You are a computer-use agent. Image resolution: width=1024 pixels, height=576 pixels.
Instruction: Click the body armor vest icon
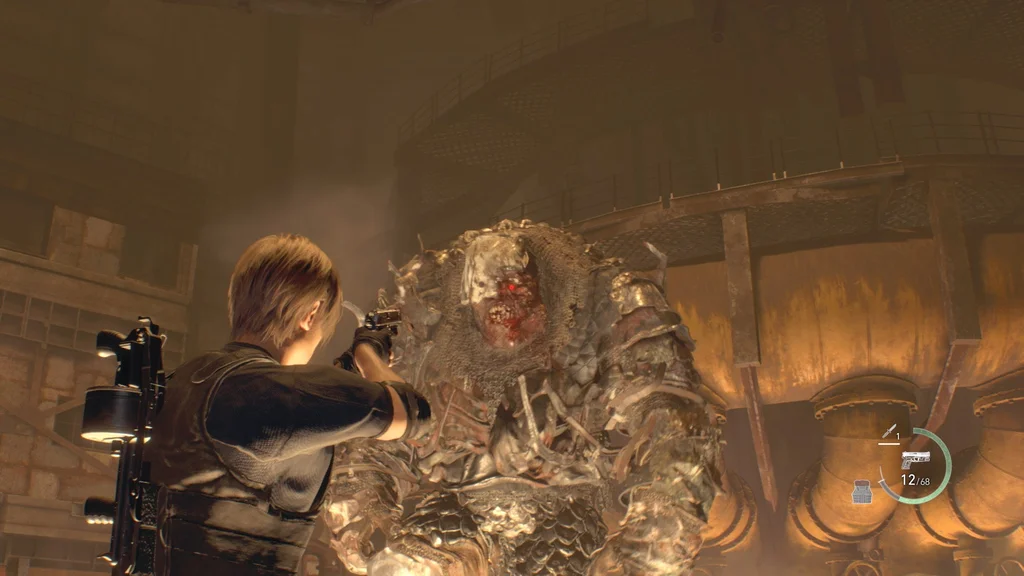(x=860, y=491)
